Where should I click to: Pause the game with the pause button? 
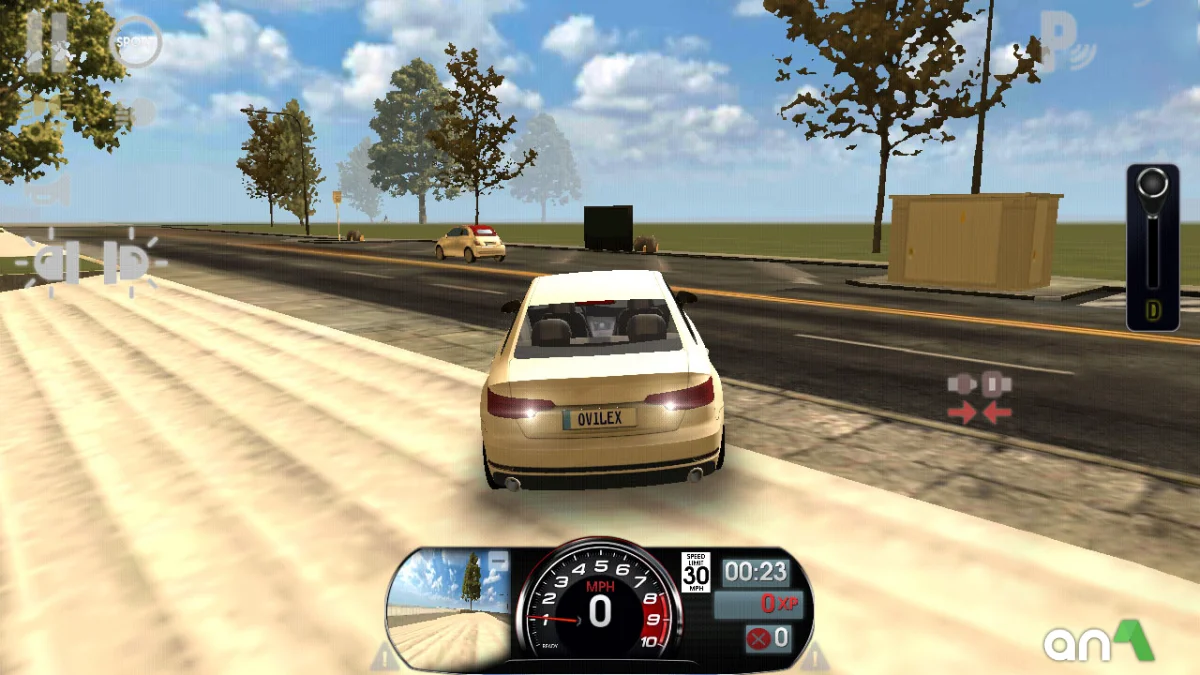[x=46, y=43]
